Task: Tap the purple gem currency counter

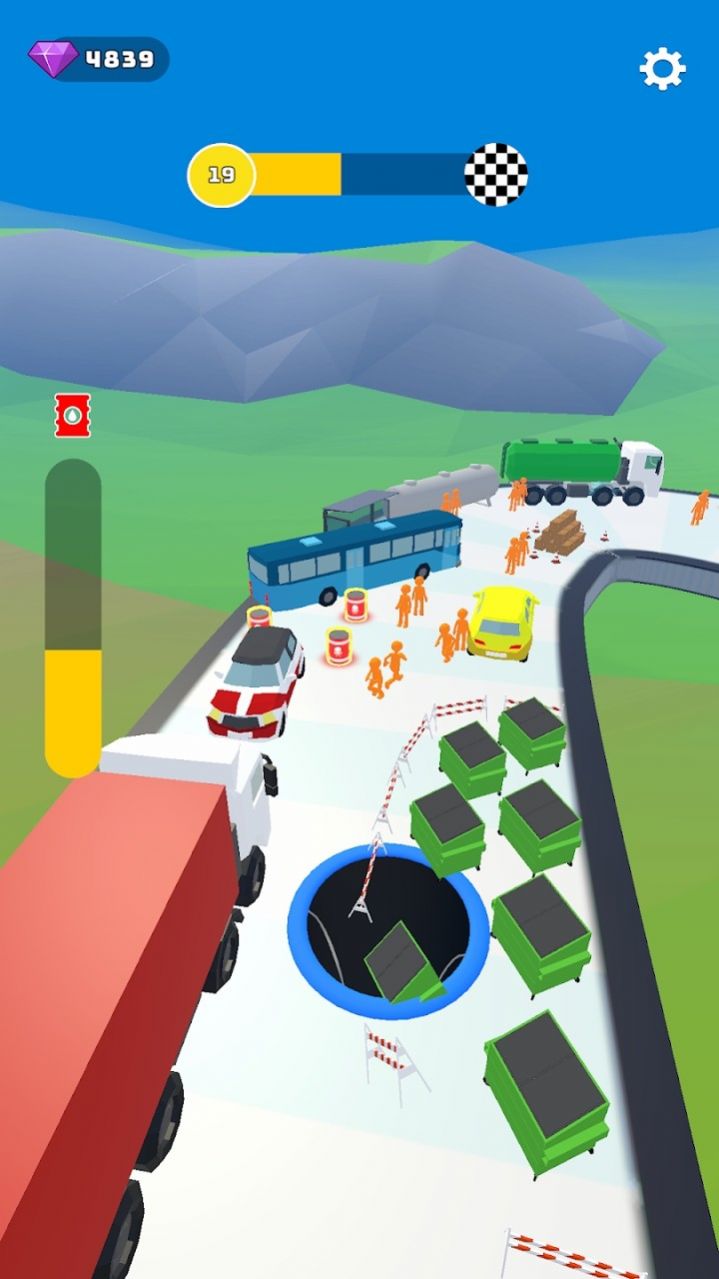Action: coord(98,59)
